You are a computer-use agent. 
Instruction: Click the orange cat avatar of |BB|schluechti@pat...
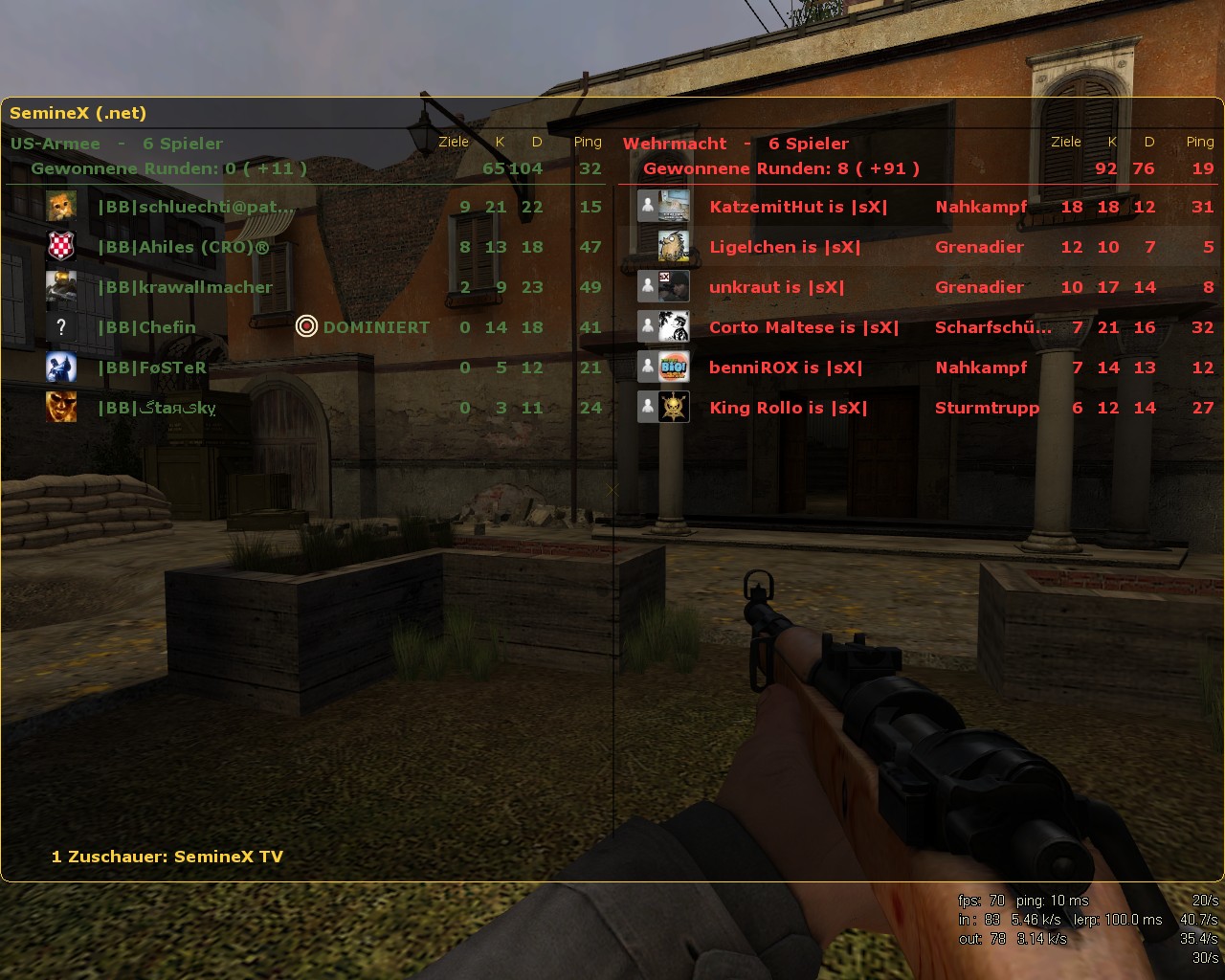[x=60, y=206]
